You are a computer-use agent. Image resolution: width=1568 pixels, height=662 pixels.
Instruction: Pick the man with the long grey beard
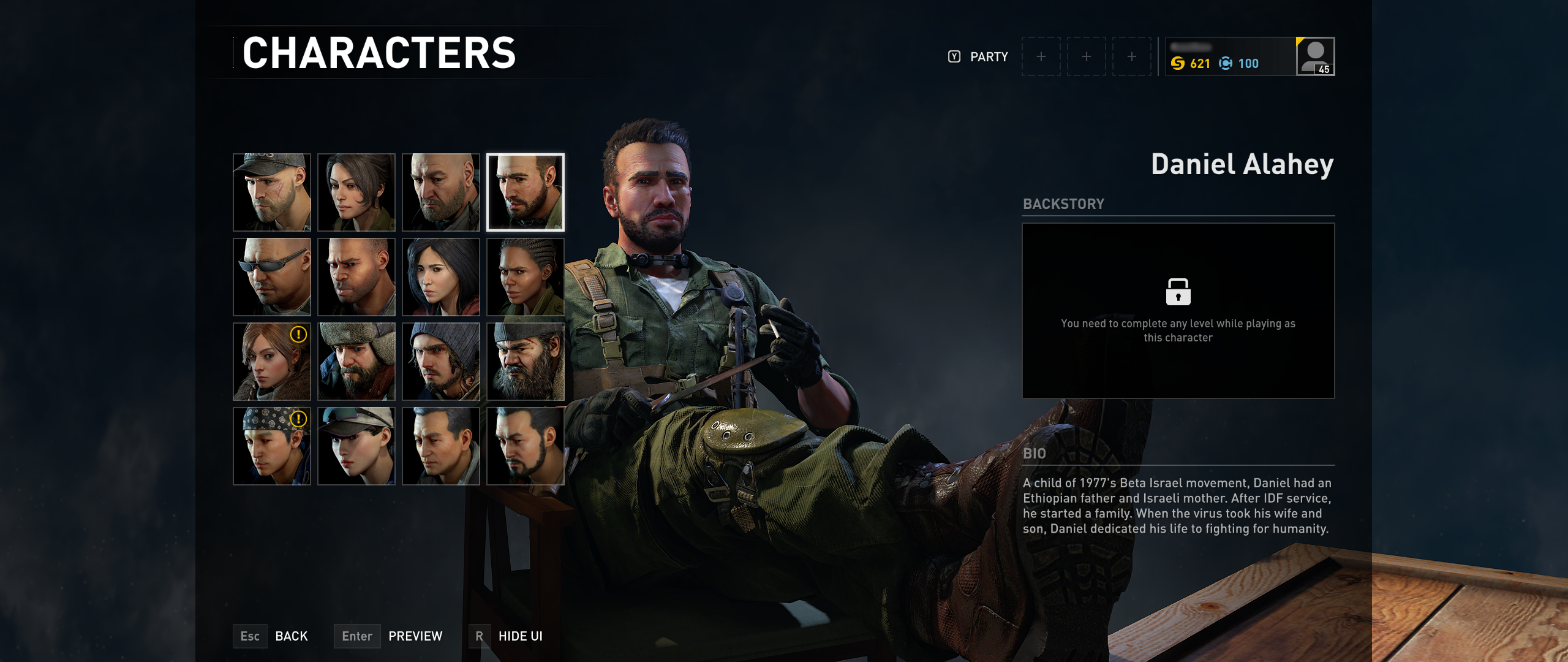tap(526, 362)
